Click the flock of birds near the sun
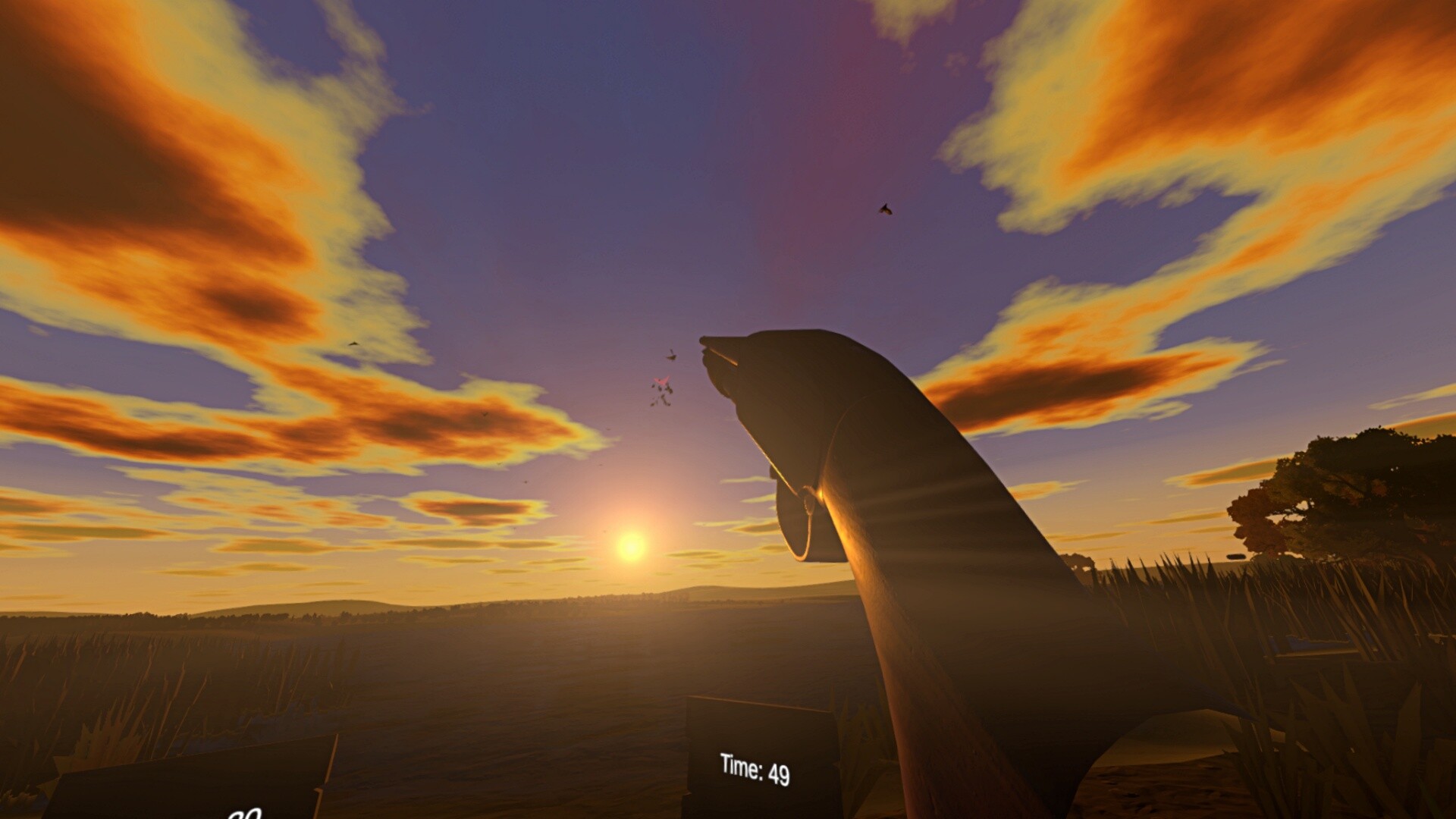The height and width of the screenshot is (819, 1456). tap(661, 394)
